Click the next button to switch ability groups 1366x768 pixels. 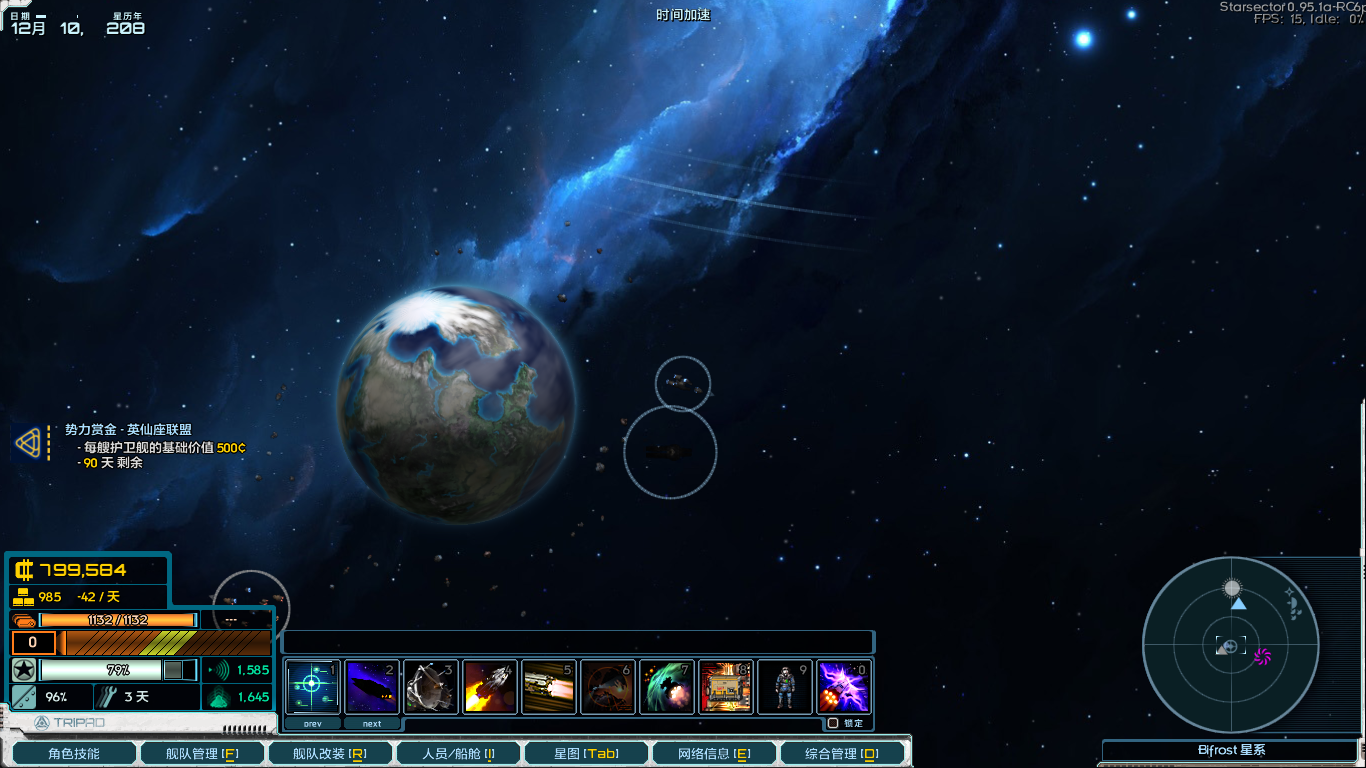(x=371, y=722)
